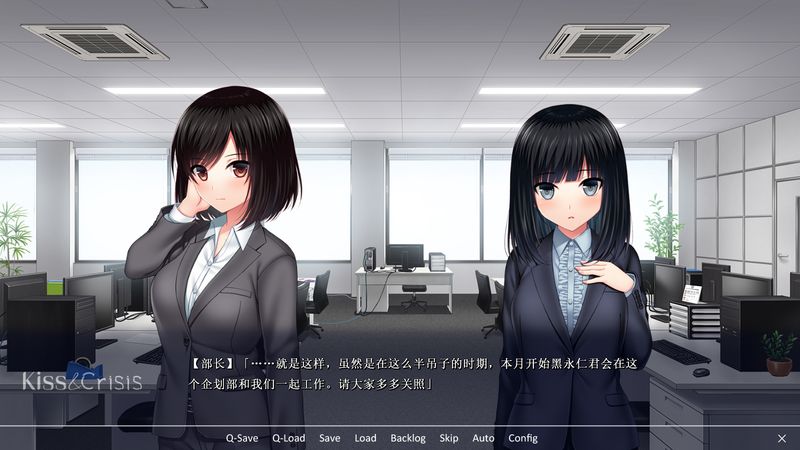Hide the message window with X
This screenshot has height=450, width=800.
782,438
